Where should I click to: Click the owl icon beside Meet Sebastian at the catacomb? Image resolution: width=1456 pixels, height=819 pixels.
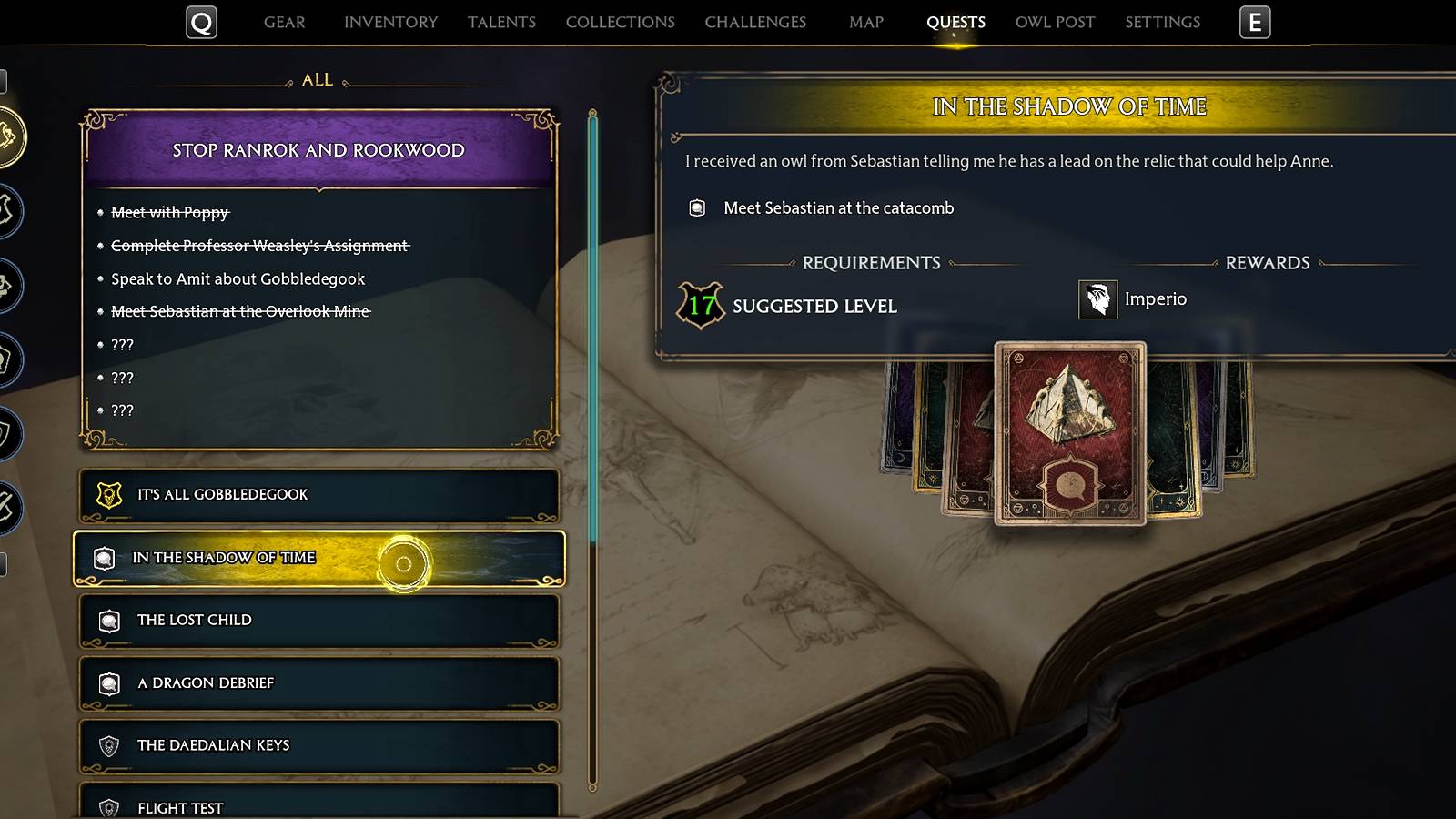click(696, 207)
